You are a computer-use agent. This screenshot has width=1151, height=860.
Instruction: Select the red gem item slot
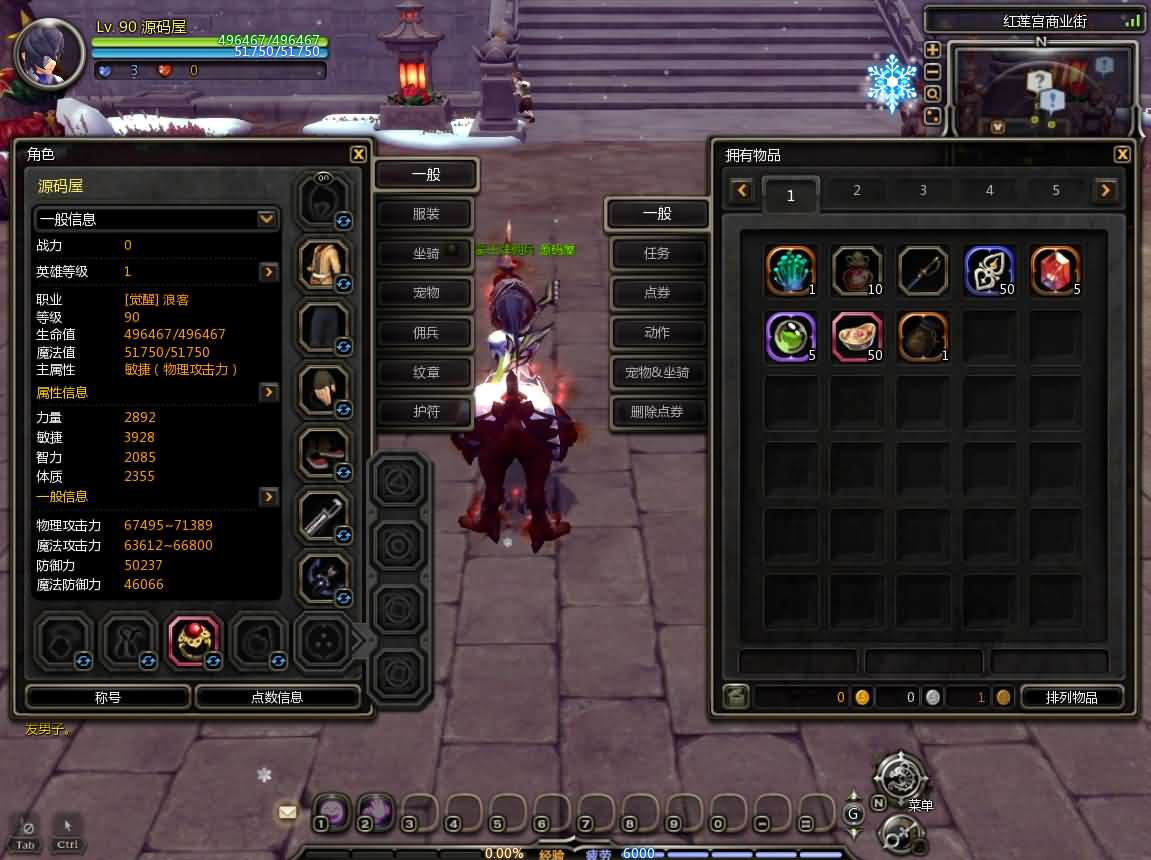(1055, 270)
